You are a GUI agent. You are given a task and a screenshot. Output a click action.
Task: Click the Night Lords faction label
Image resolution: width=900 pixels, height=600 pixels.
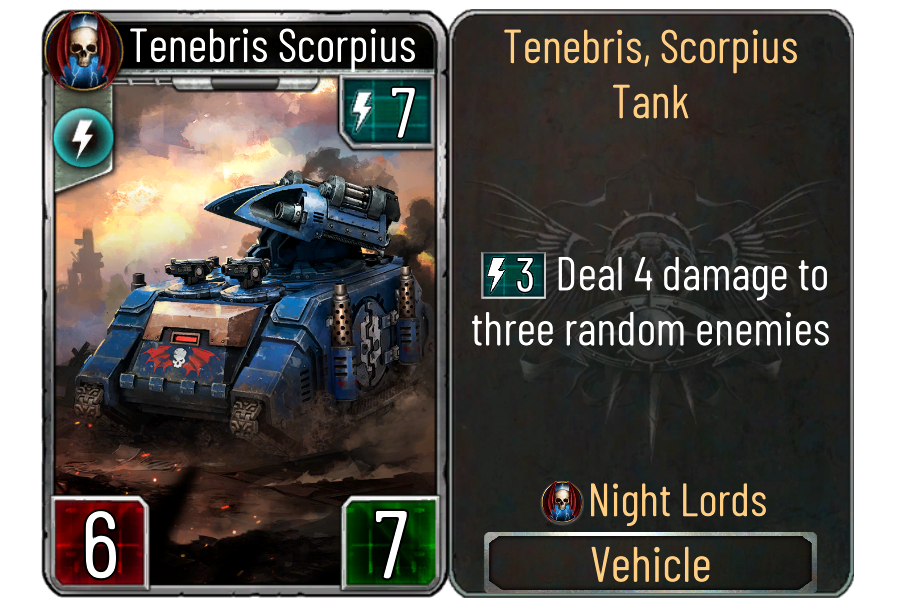tap(677, 501)
